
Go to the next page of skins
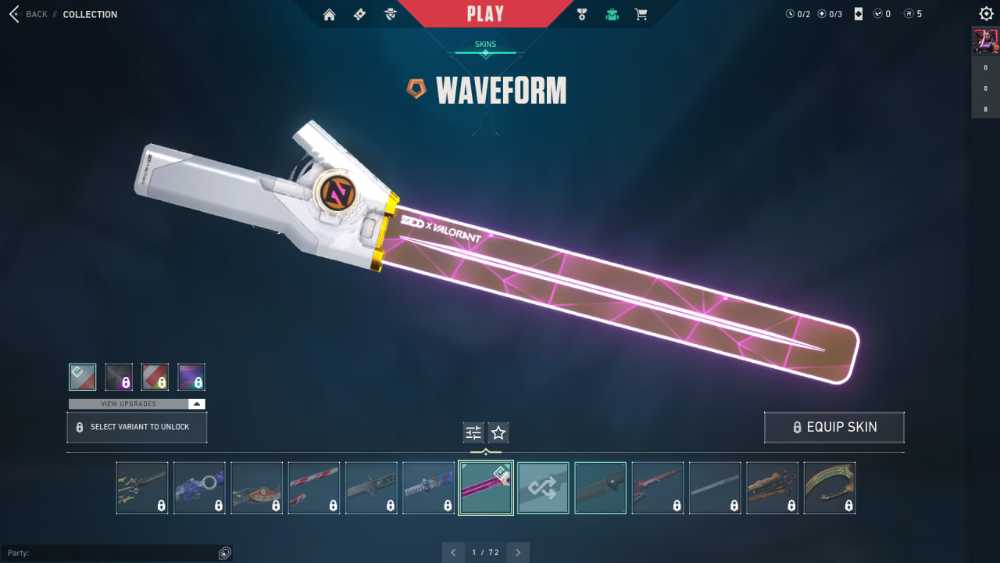click(517, 552)
